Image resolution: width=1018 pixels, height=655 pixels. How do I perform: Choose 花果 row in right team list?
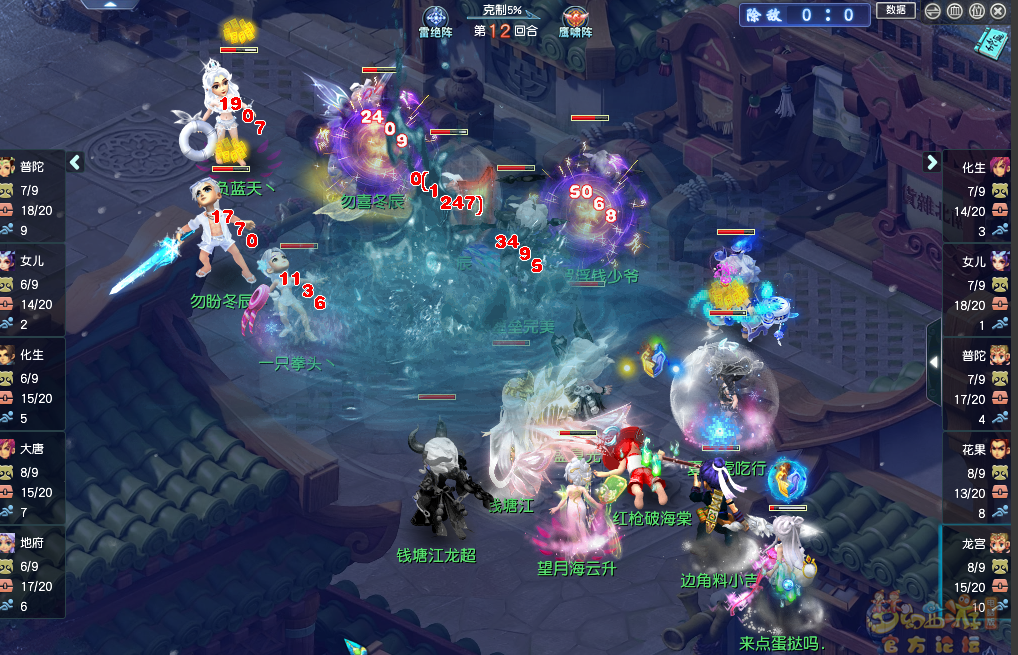pos(980,478)
